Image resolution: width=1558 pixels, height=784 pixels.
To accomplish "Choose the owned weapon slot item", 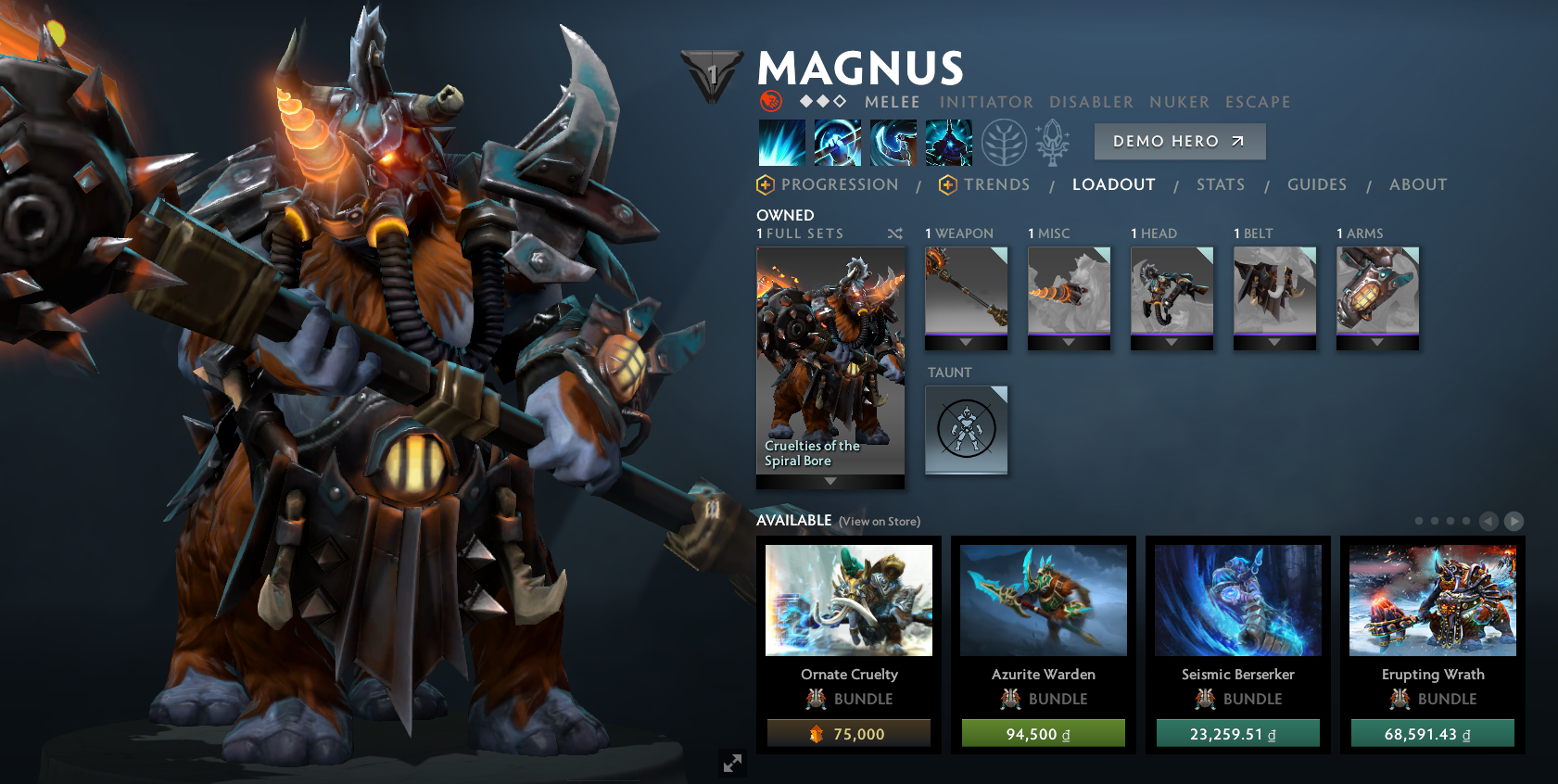I will point(966,292).
